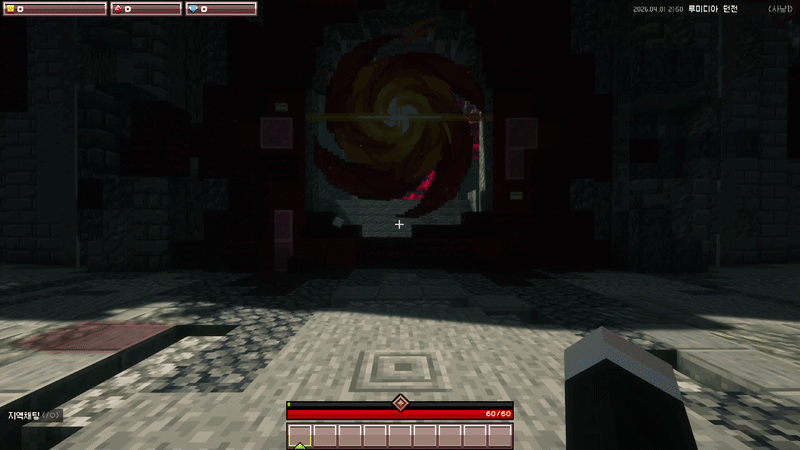Click the orange diamond emblem above the health bar
This screenshot has width=800, height=450.
point(400,402)
